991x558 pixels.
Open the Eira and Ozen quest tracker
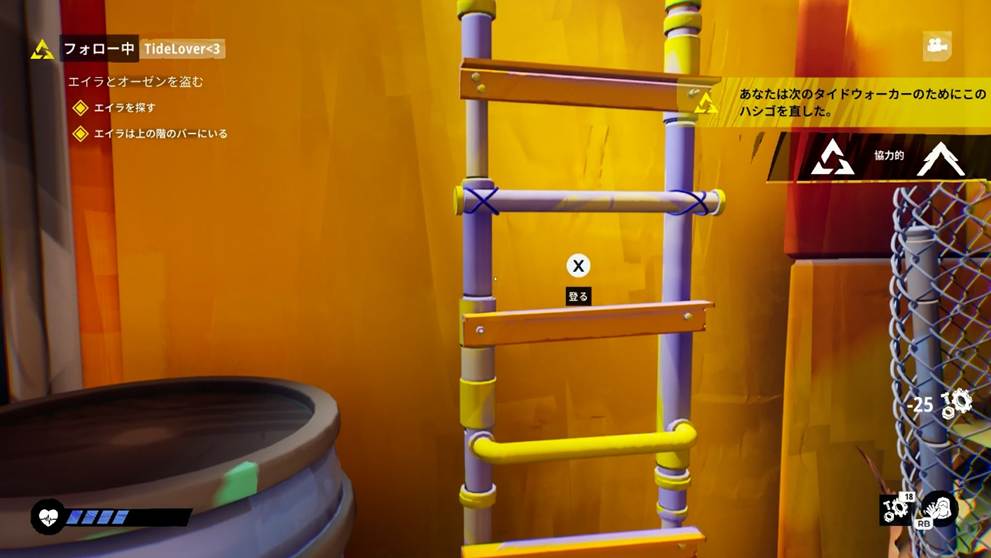(x=135, y=82)
